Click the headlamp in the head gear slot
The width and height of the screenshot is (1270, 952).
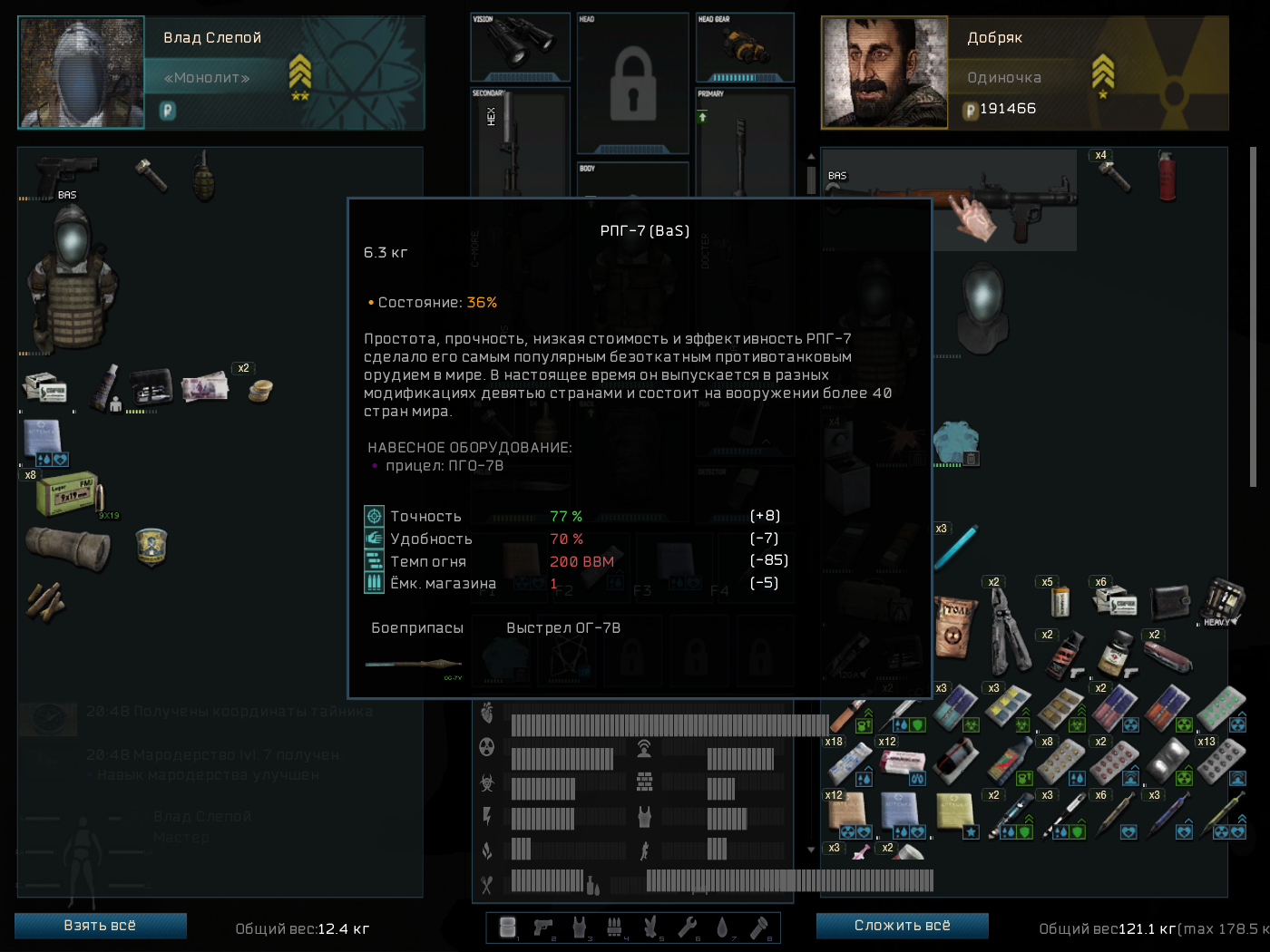pyautogui.click(x=746, y=44)
